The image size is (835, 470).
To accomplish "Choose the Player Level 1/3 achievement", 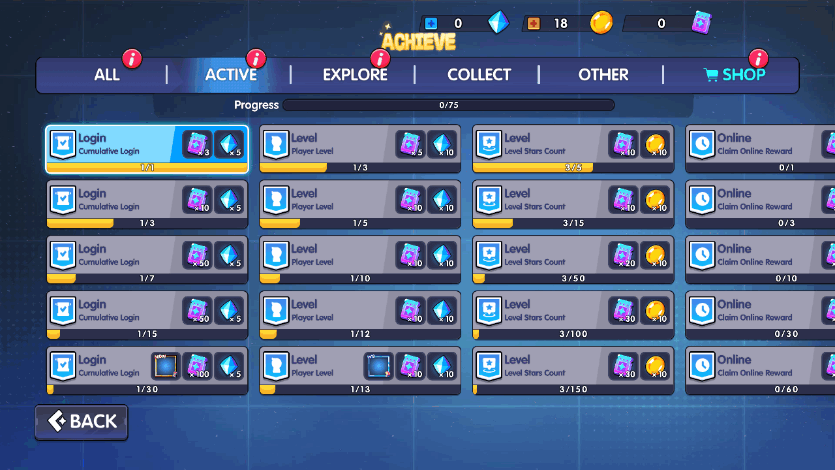I will tap(360, 149).
